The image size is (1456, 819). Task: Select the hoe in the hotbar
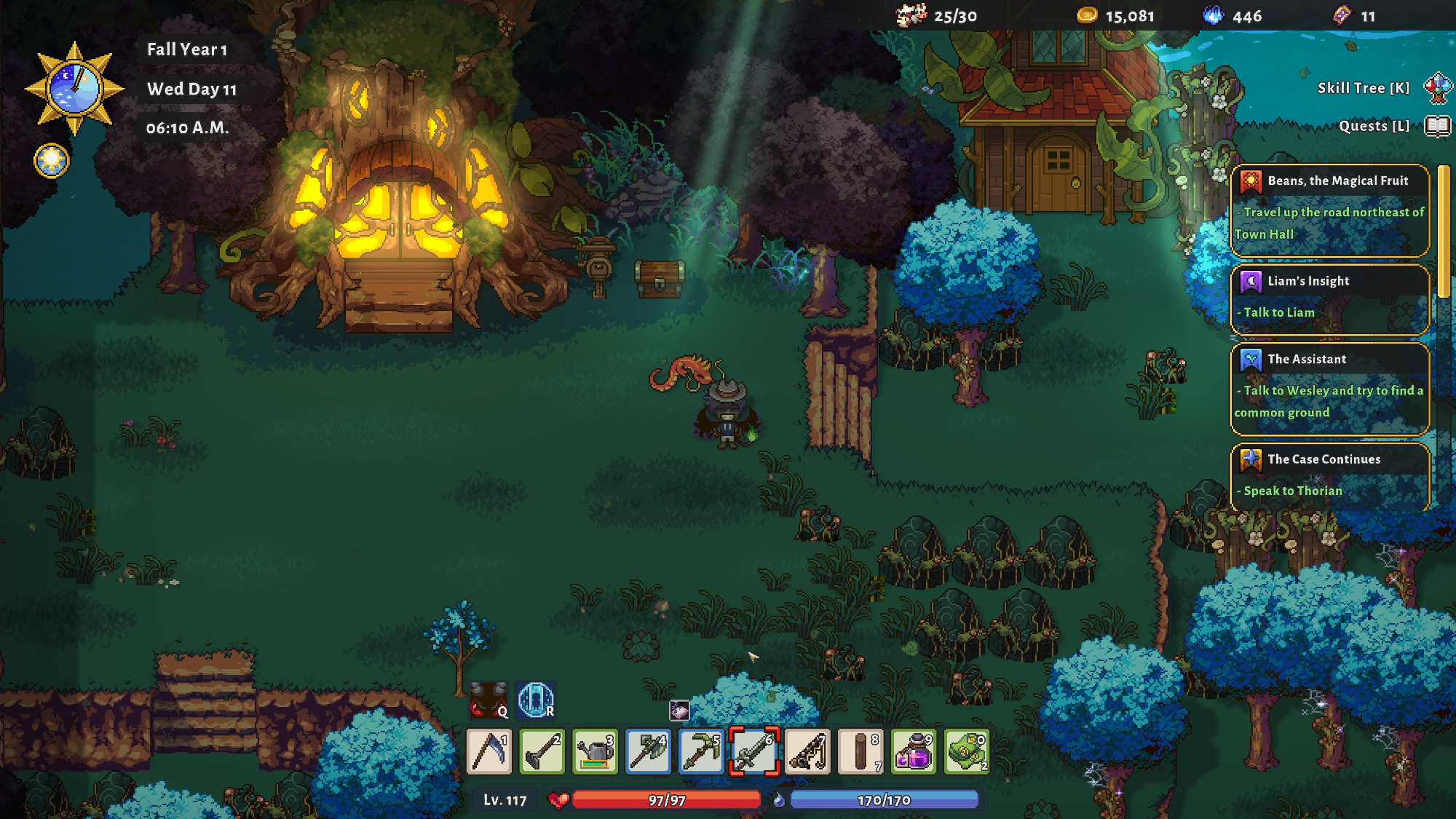(x=542, y=751)
